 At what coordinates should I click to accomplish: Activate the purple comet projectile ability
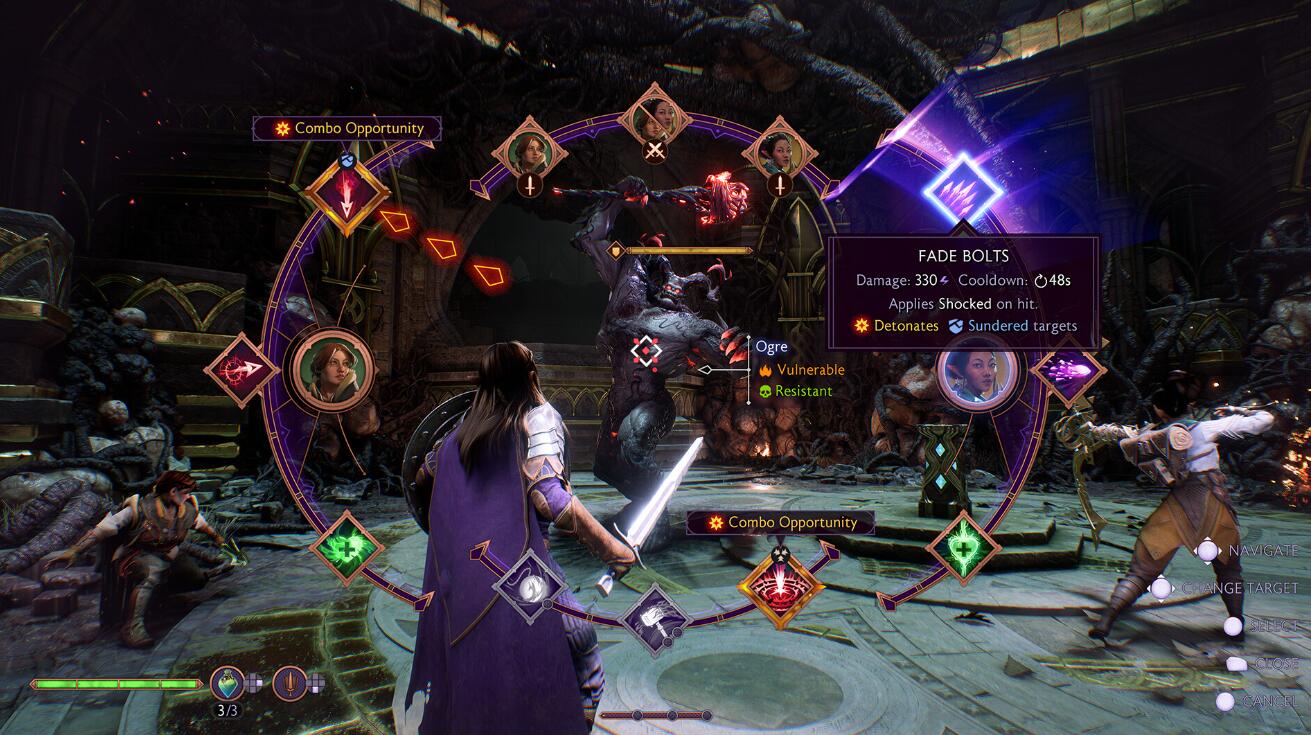[1066, 371]
